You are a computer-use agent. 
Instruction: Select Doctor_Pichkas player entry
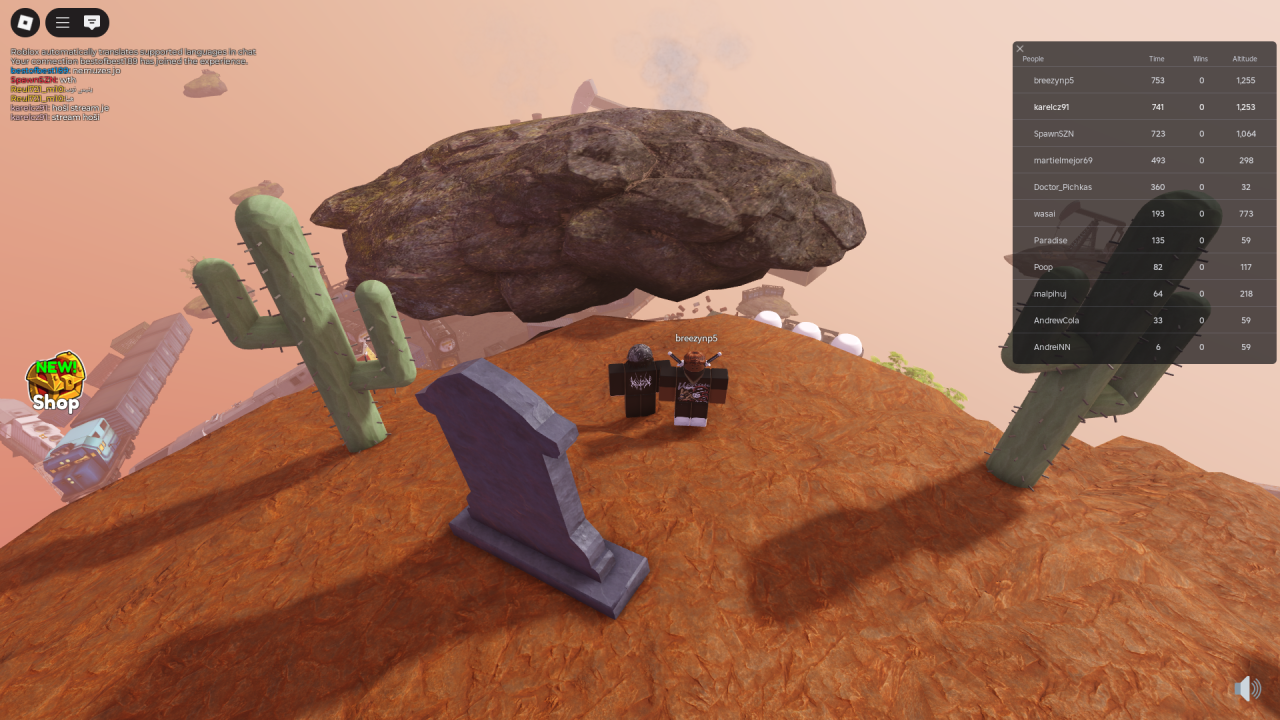point(1063,187)
